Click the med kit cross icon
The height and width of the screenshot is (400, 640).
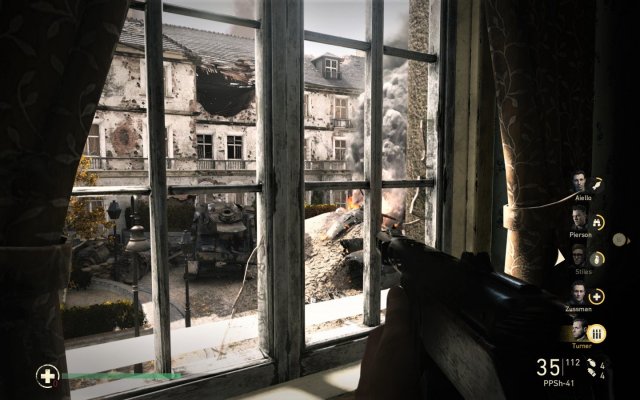click(x=47, y=376)
